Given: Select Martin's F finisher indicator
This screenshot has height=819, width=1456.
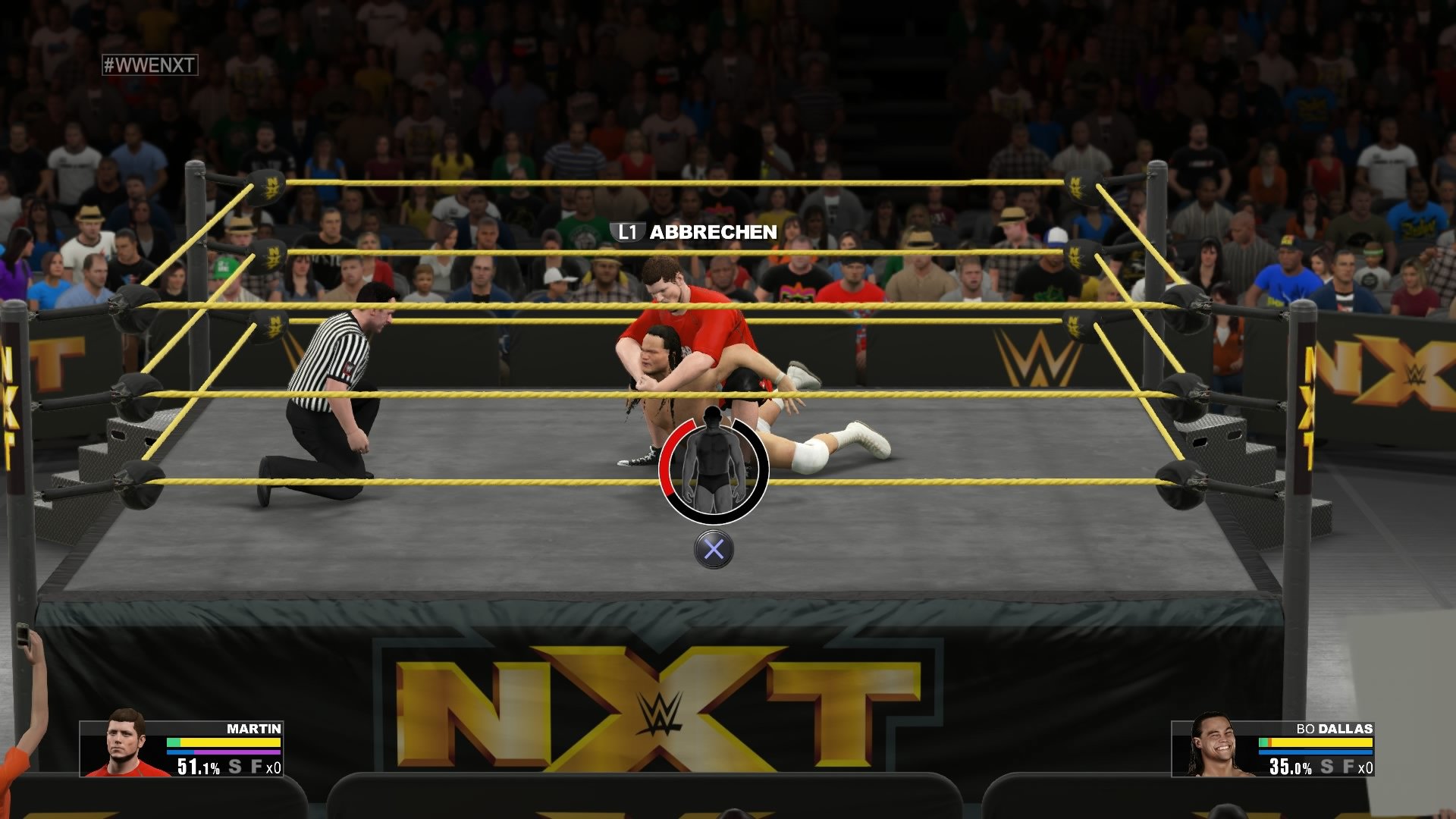Looking at the screenshot, I should pyautogui.click(x=257, y=767).
